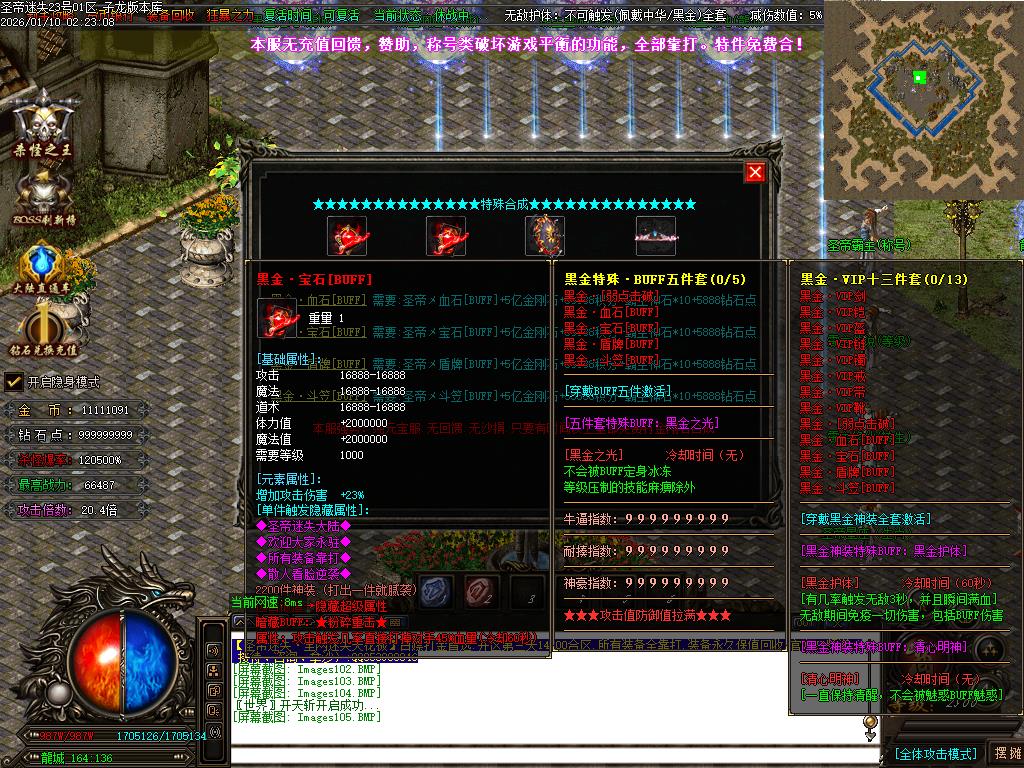Close the 特殊合成 crafting window
Image resolution: width=1024 pixels, height=768 pixels.
755,172
